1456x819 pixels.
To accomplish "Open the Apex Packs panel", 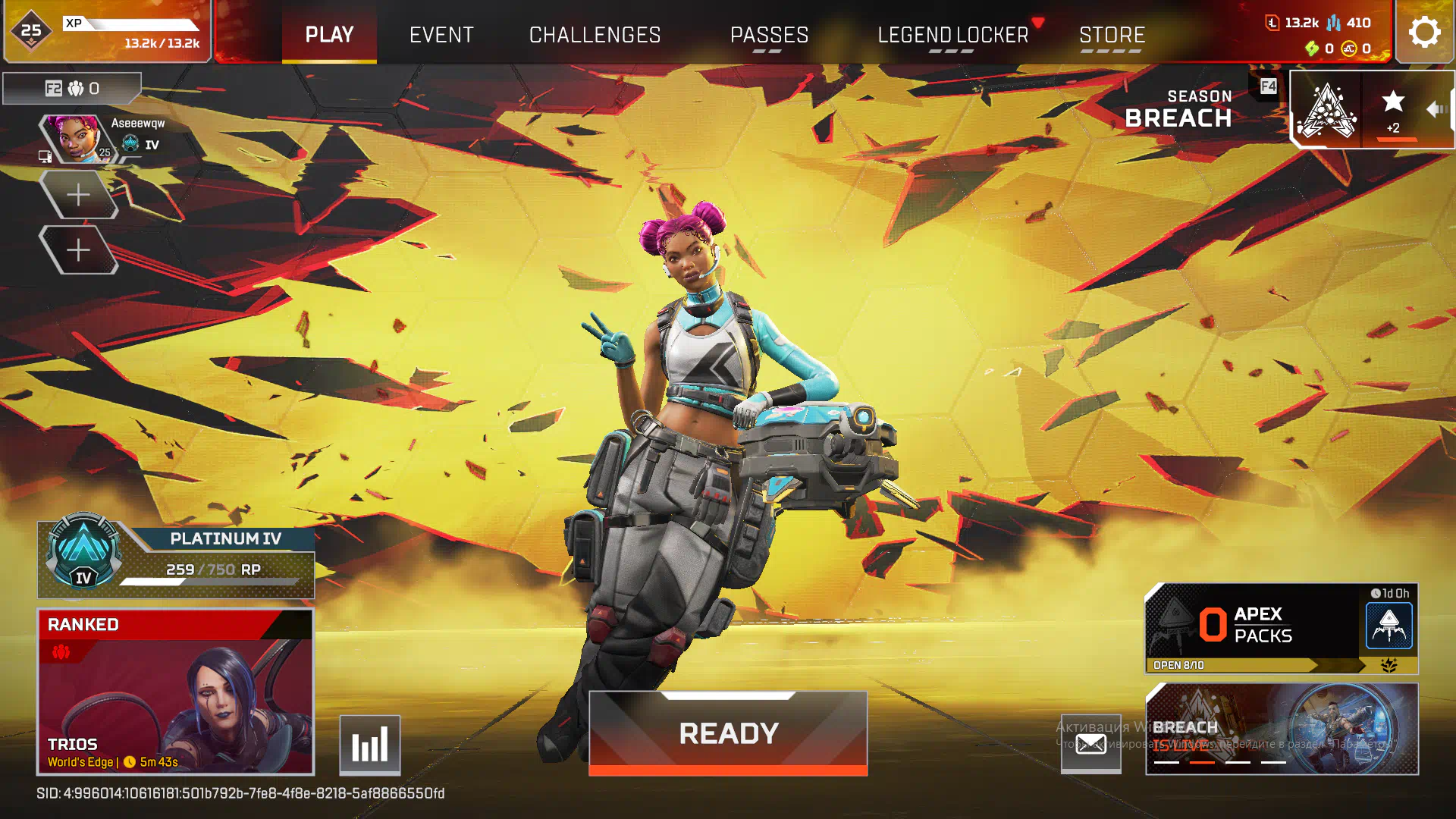I will [1281, 628].
